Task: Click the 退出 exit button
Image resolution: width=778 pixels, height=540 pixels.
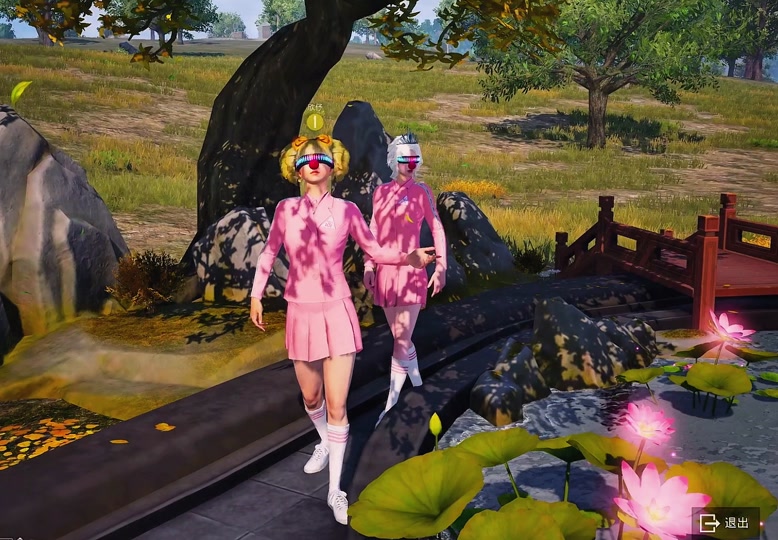Action: click(725, 522)
